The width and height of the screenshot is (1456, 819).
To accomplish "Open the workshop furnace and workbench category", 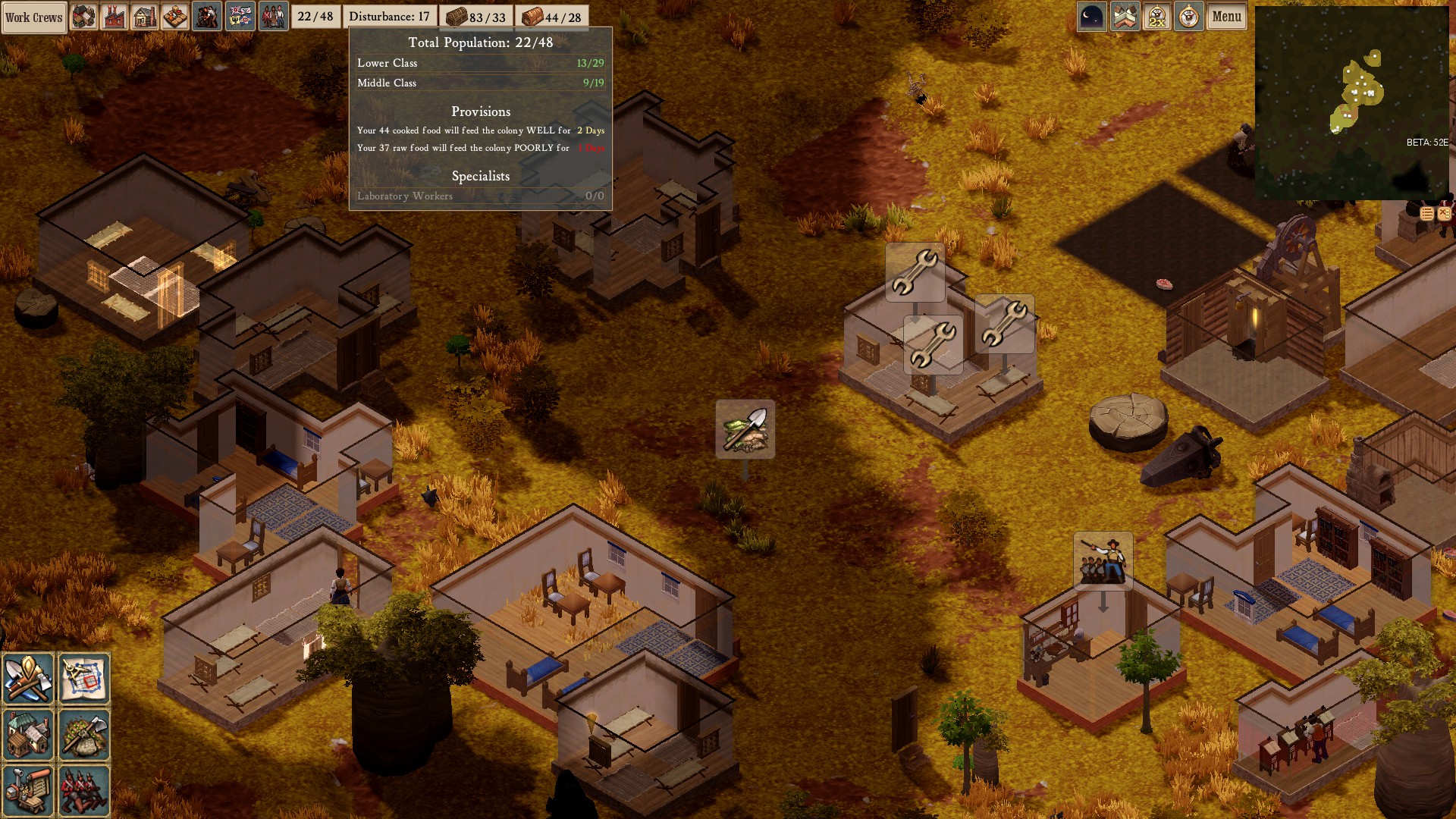I will [x=28, y=790].
